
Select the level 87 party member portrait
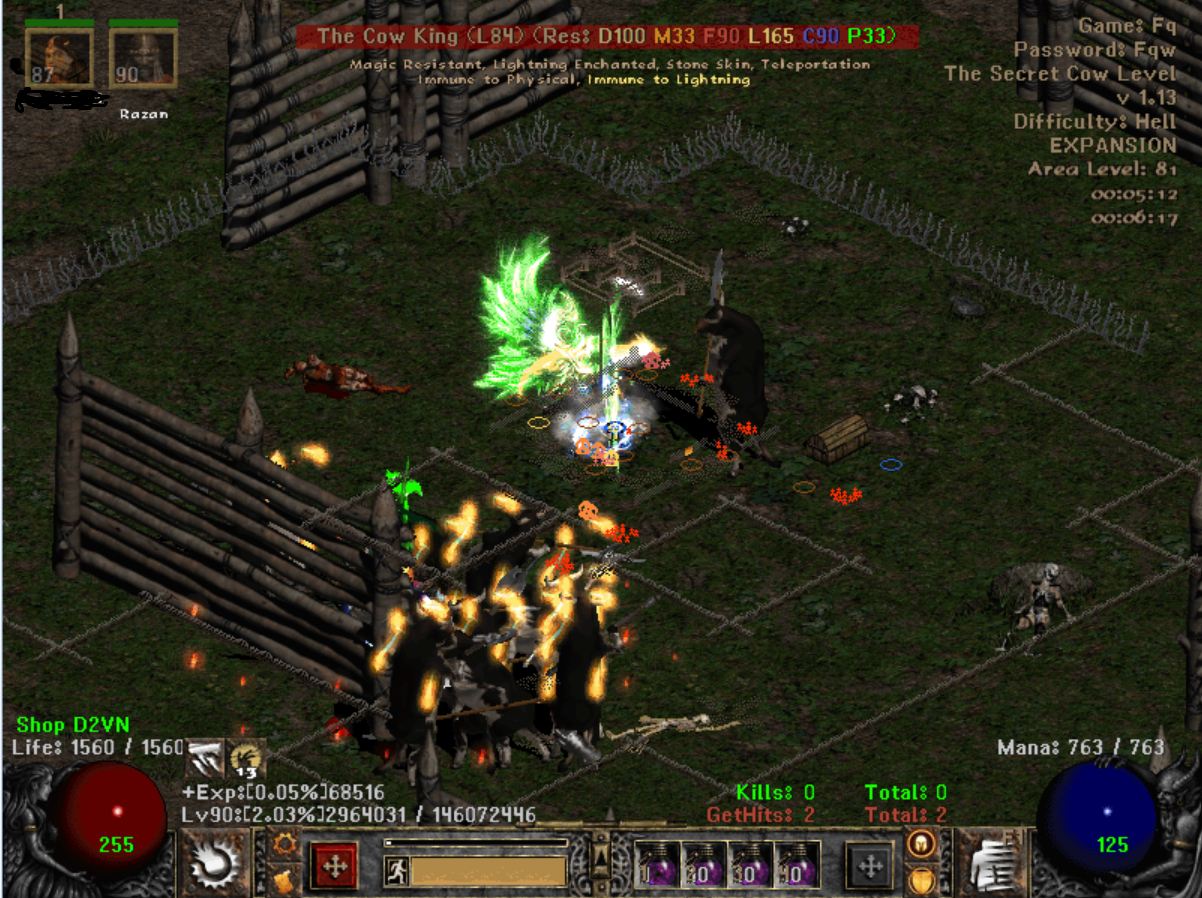[x=59, y=58]
